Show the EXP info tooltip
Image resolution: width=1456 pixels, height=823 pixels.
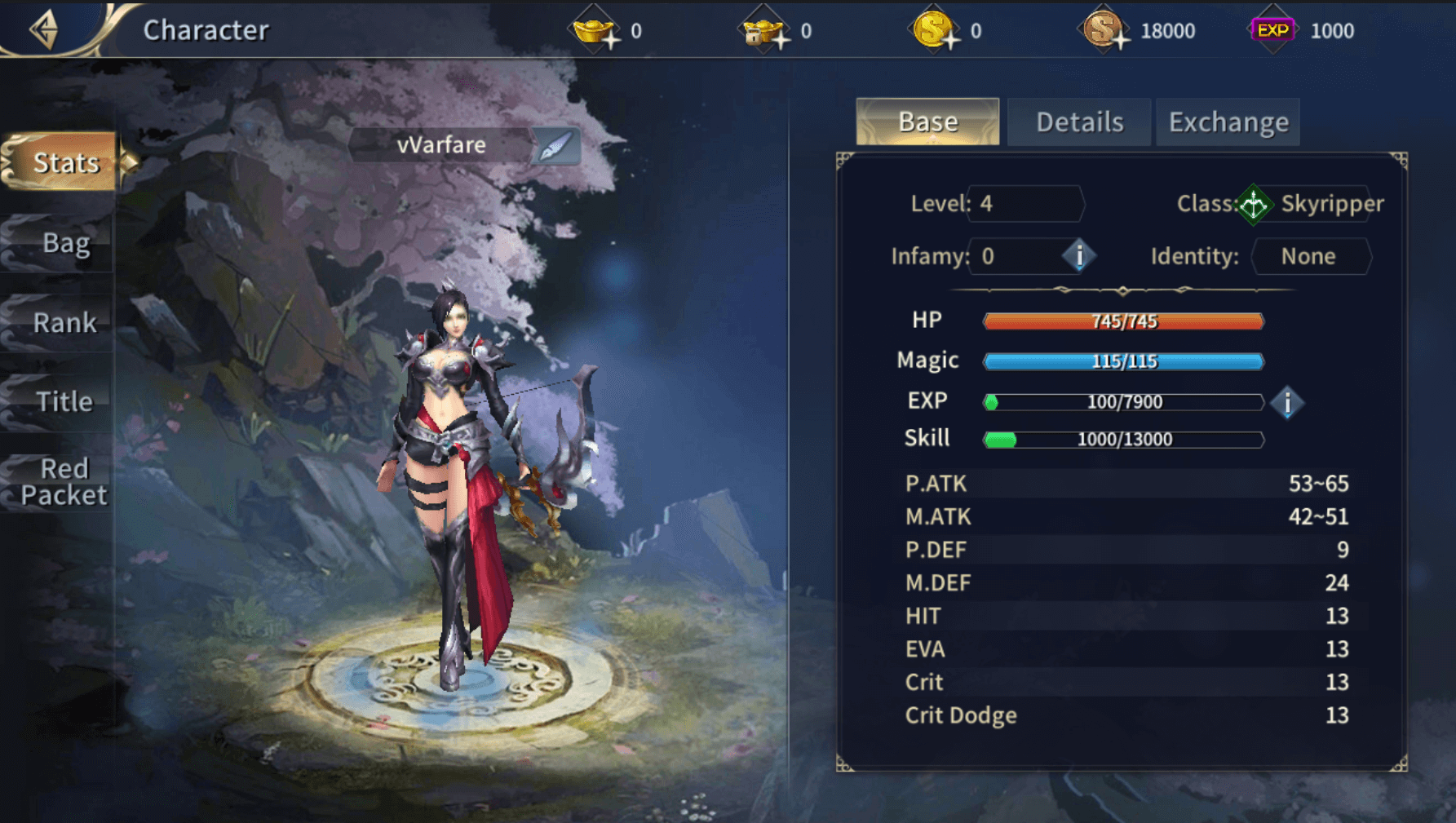(x=1287, y=402)
